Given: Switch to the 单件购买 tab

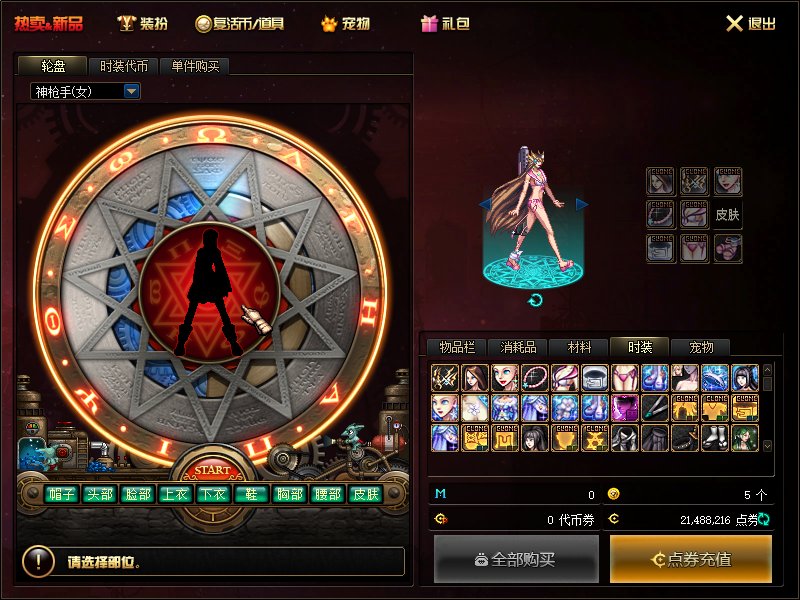Looking at the screenshot, I should tap(201, 67).
